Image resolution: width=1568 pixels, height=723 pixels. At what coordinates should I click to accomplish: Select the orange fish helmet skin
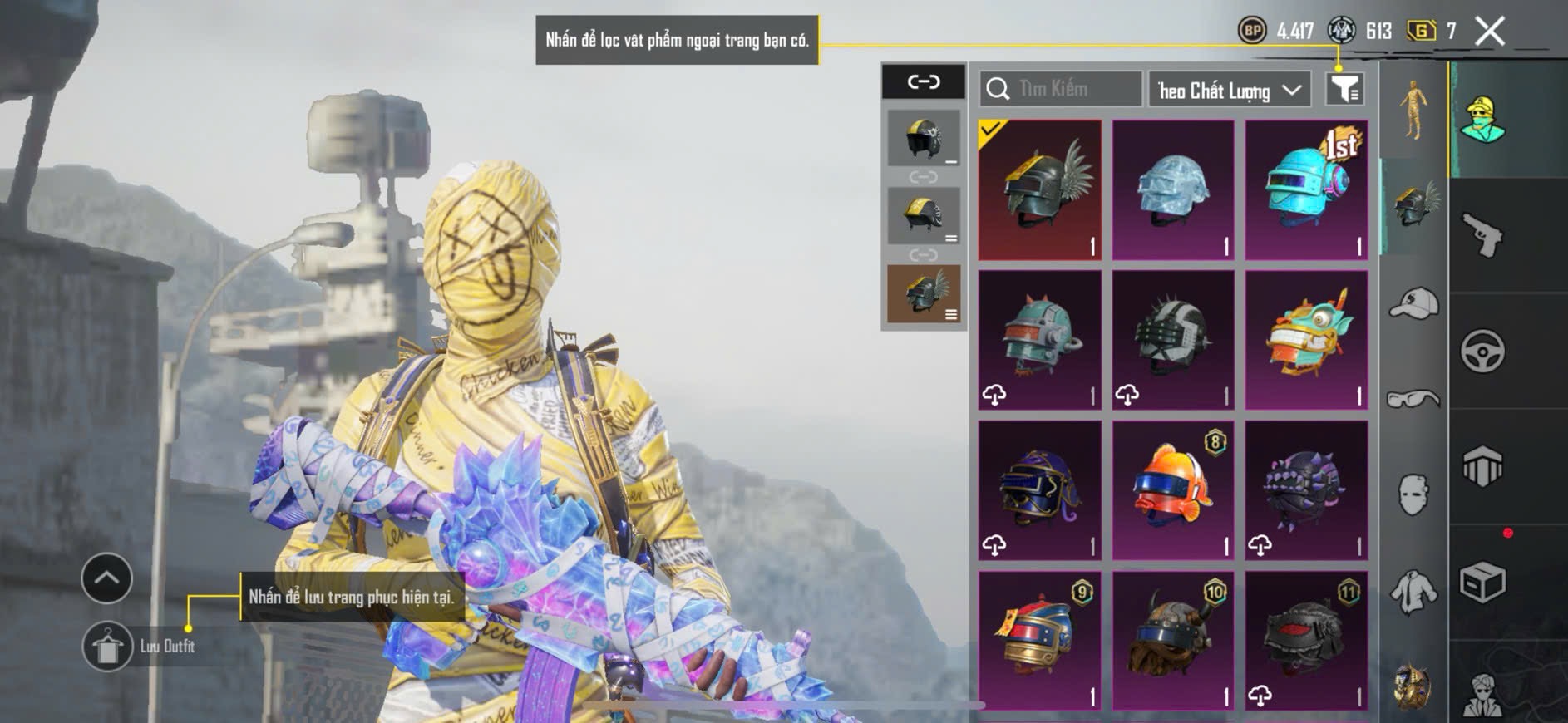pyautogui.click(x=1173, y=489)
